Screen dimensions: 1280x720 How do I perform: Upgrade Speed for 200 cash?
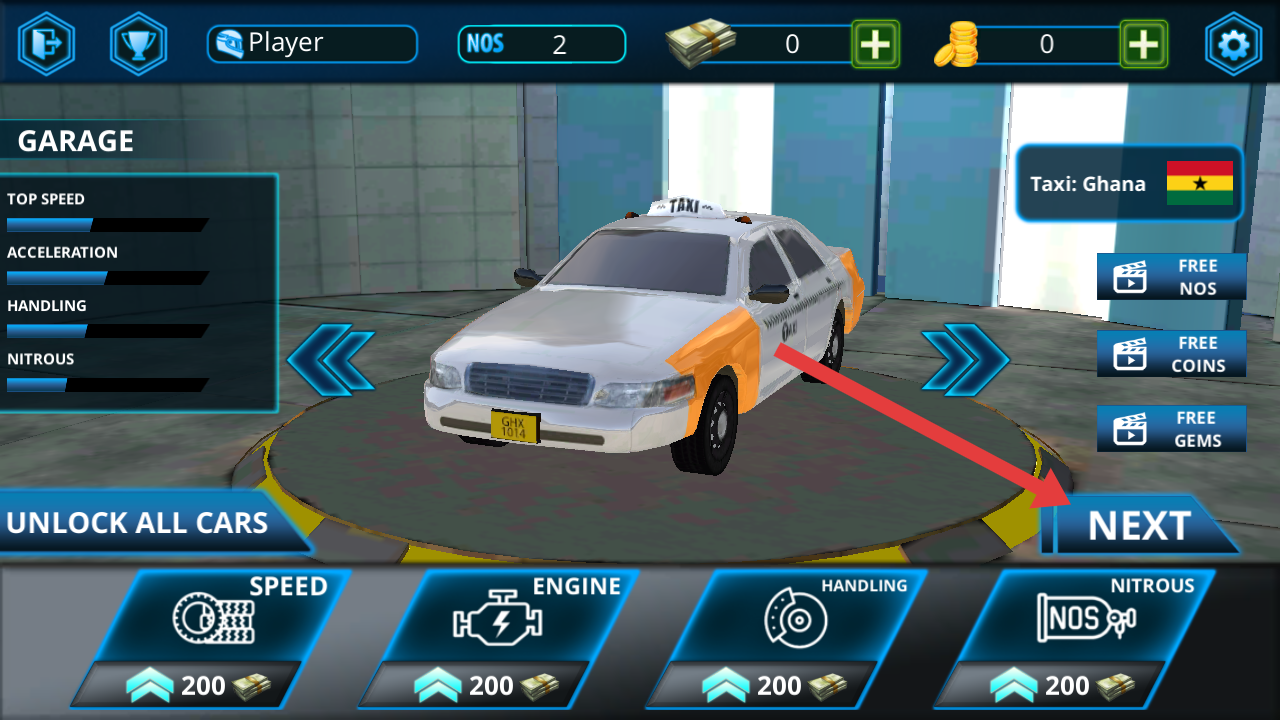pyautogui.click(x=212, y=638)
